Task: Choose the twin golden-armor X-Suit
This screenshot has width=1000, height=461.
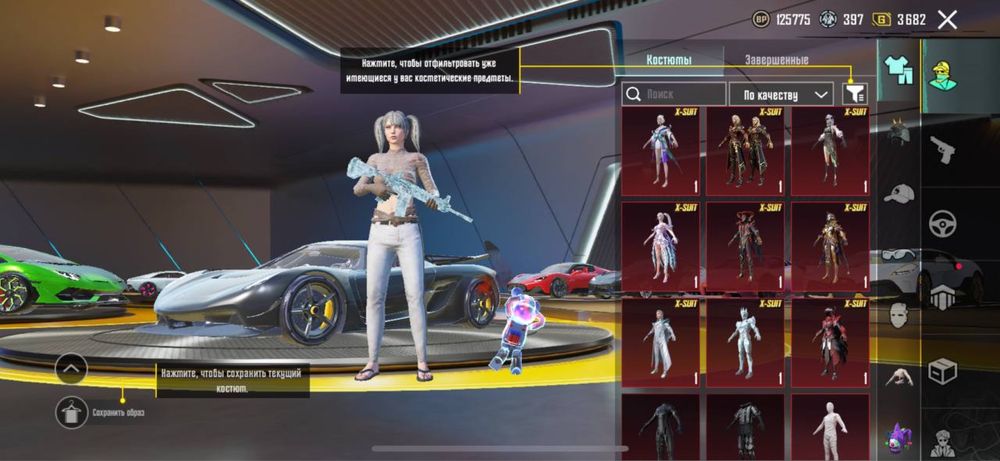Action: pyautogui.click(x=745, y=151)
